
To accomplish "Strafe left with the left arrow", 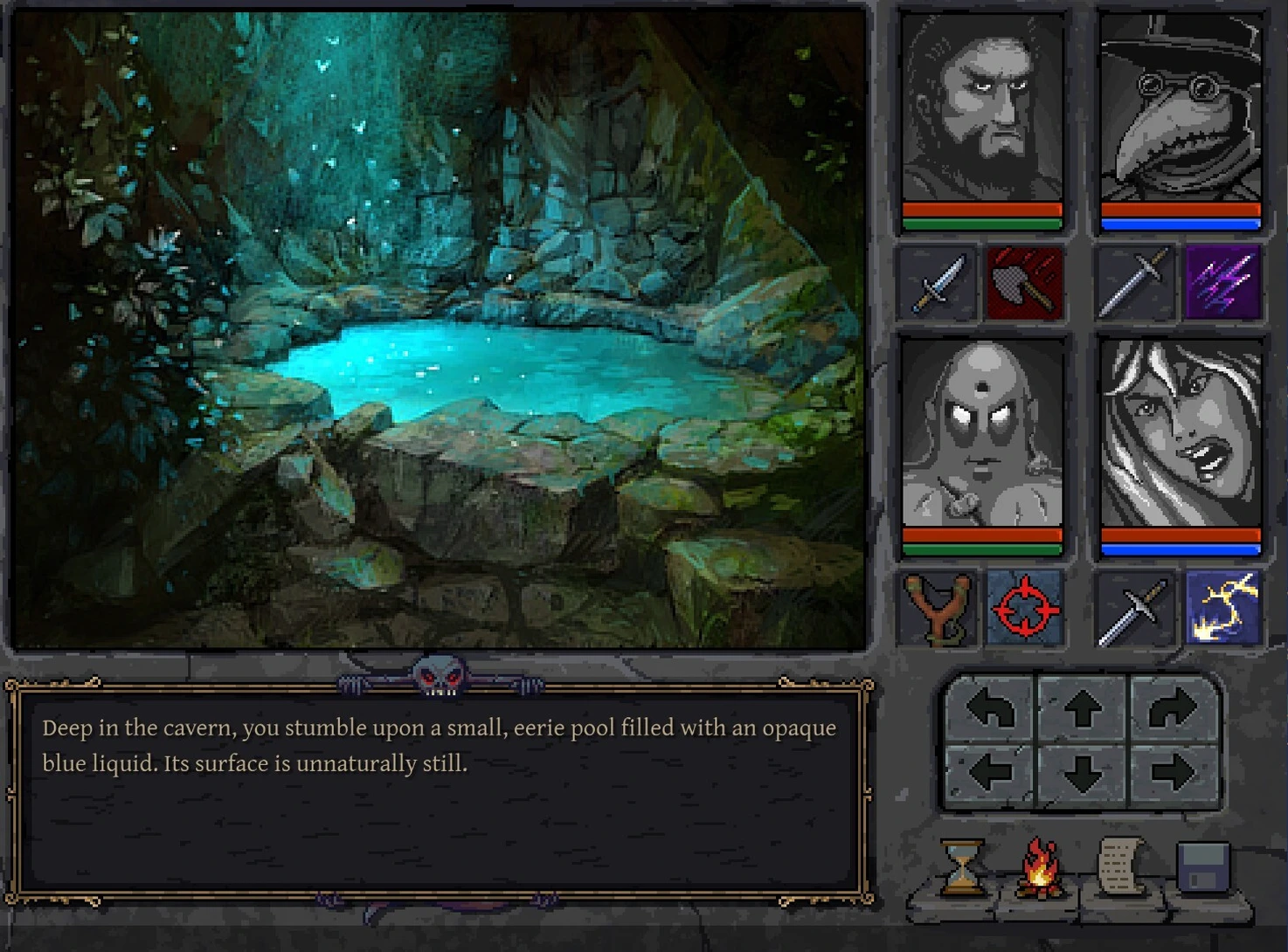I will tap(991, 773).
